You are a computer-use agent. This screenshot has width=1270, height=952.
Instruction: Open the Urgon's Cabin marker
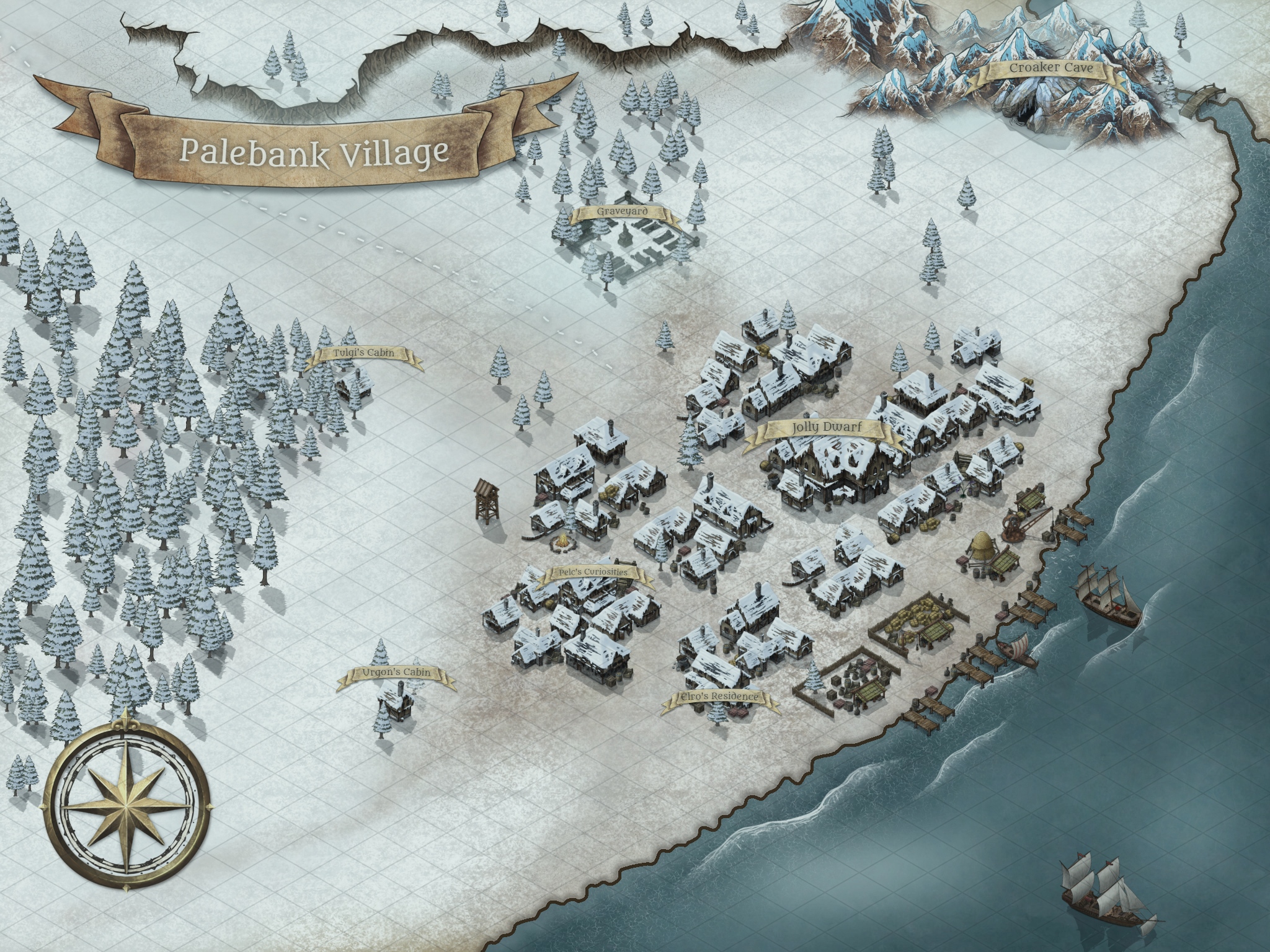coord(396,673)
